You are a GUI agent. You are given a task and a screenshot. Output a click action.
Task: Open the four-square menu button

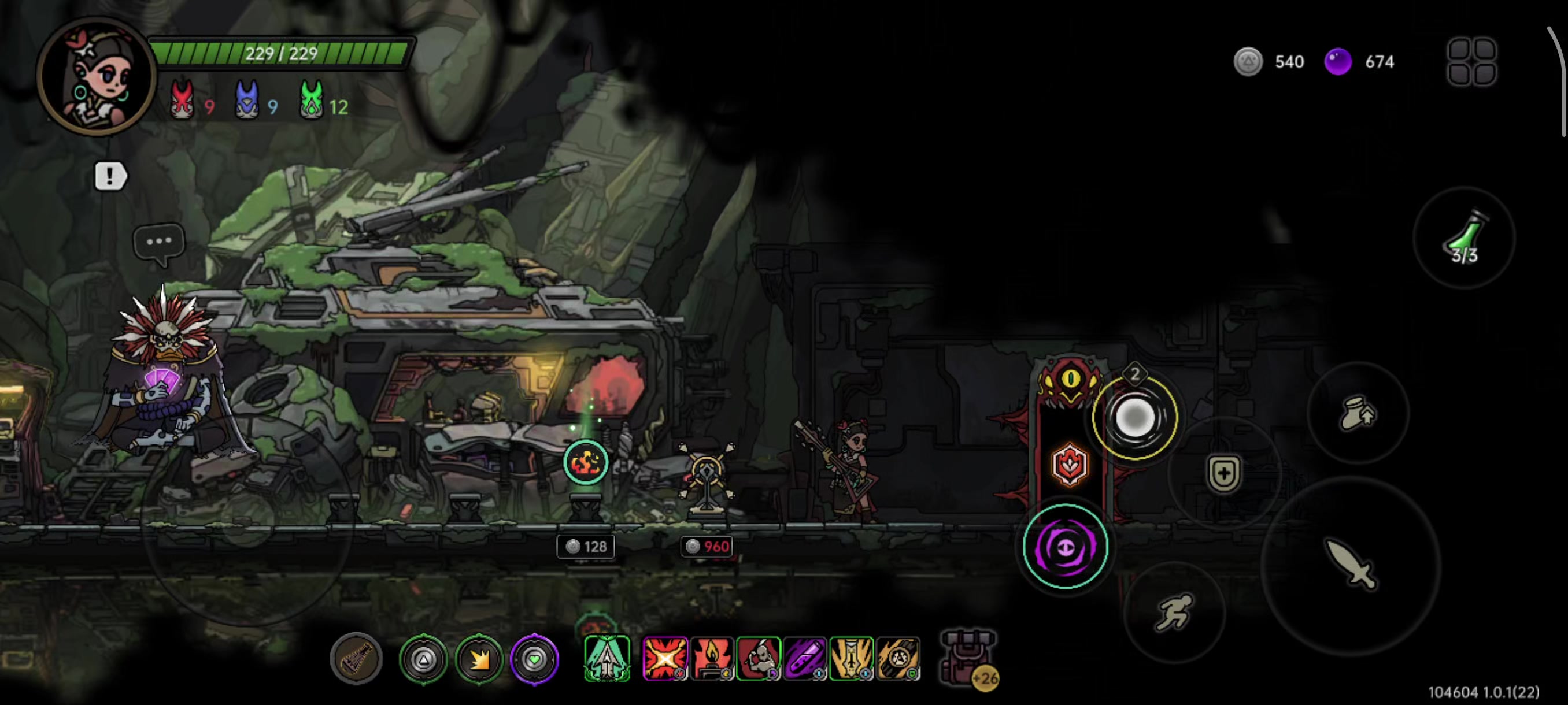(1471, 61)
